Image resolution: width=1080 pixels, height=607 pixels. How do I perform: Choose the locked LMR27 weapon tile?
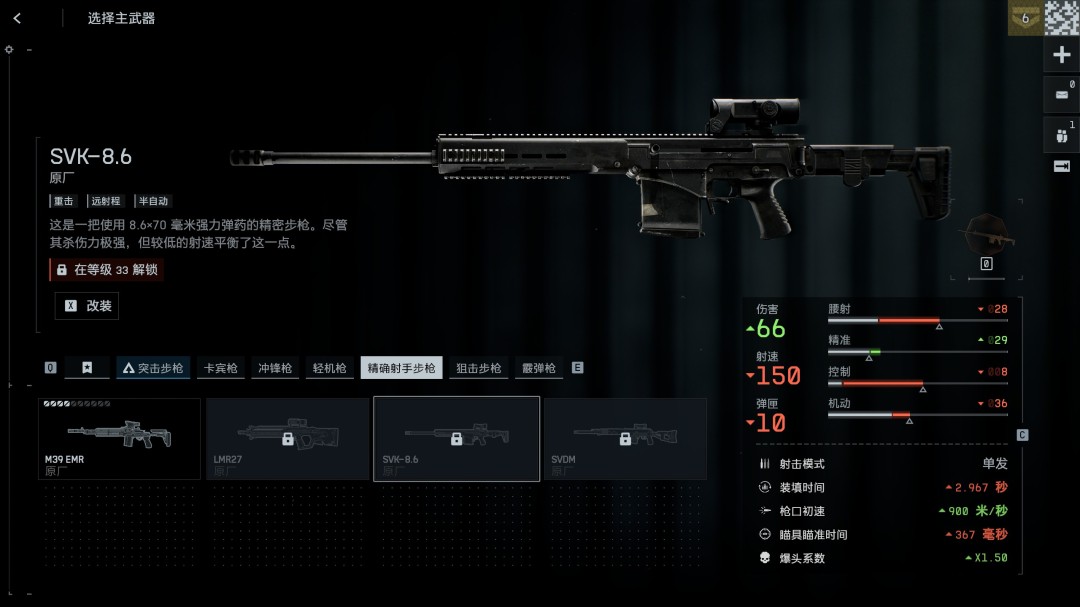288,439
